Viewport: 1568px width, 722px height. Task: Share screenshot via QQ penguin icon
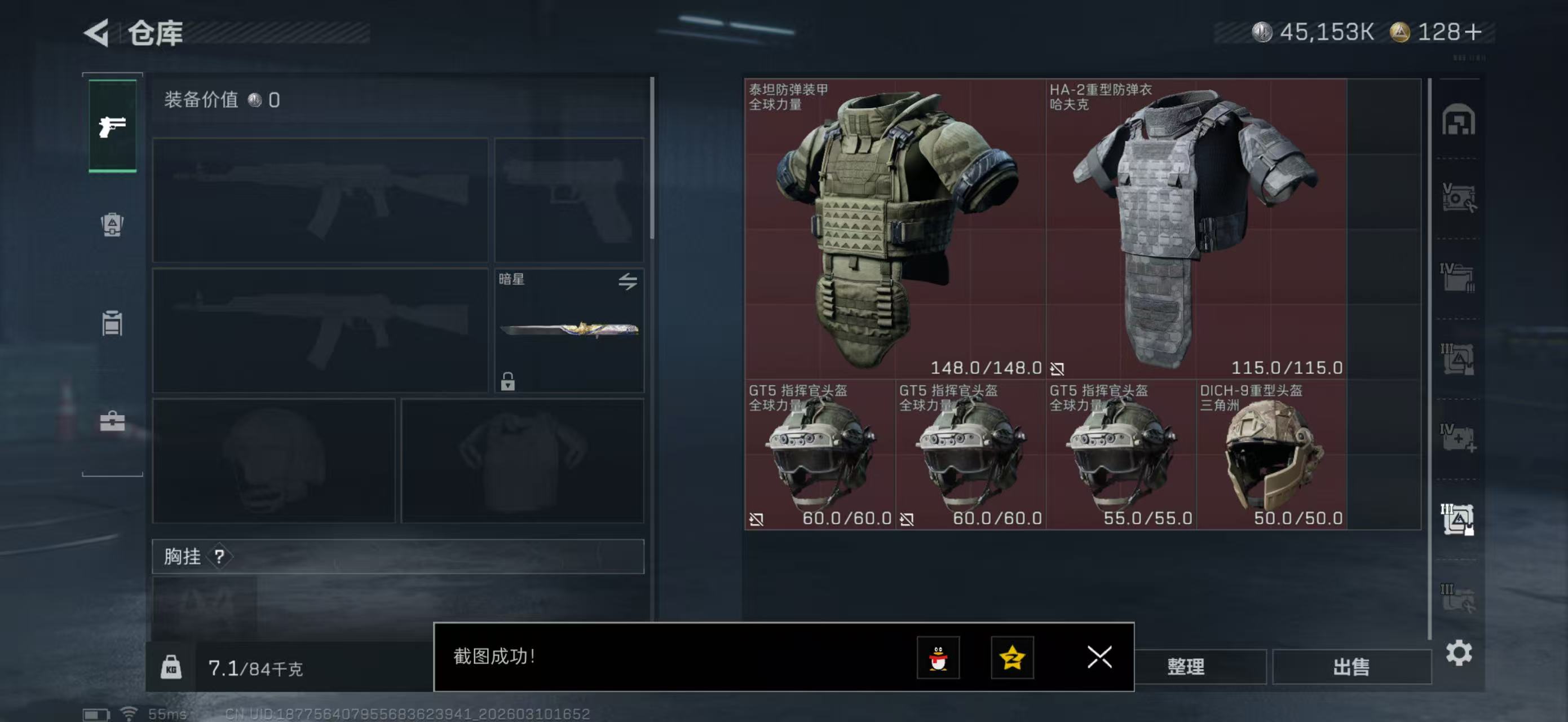click(938, 658)
